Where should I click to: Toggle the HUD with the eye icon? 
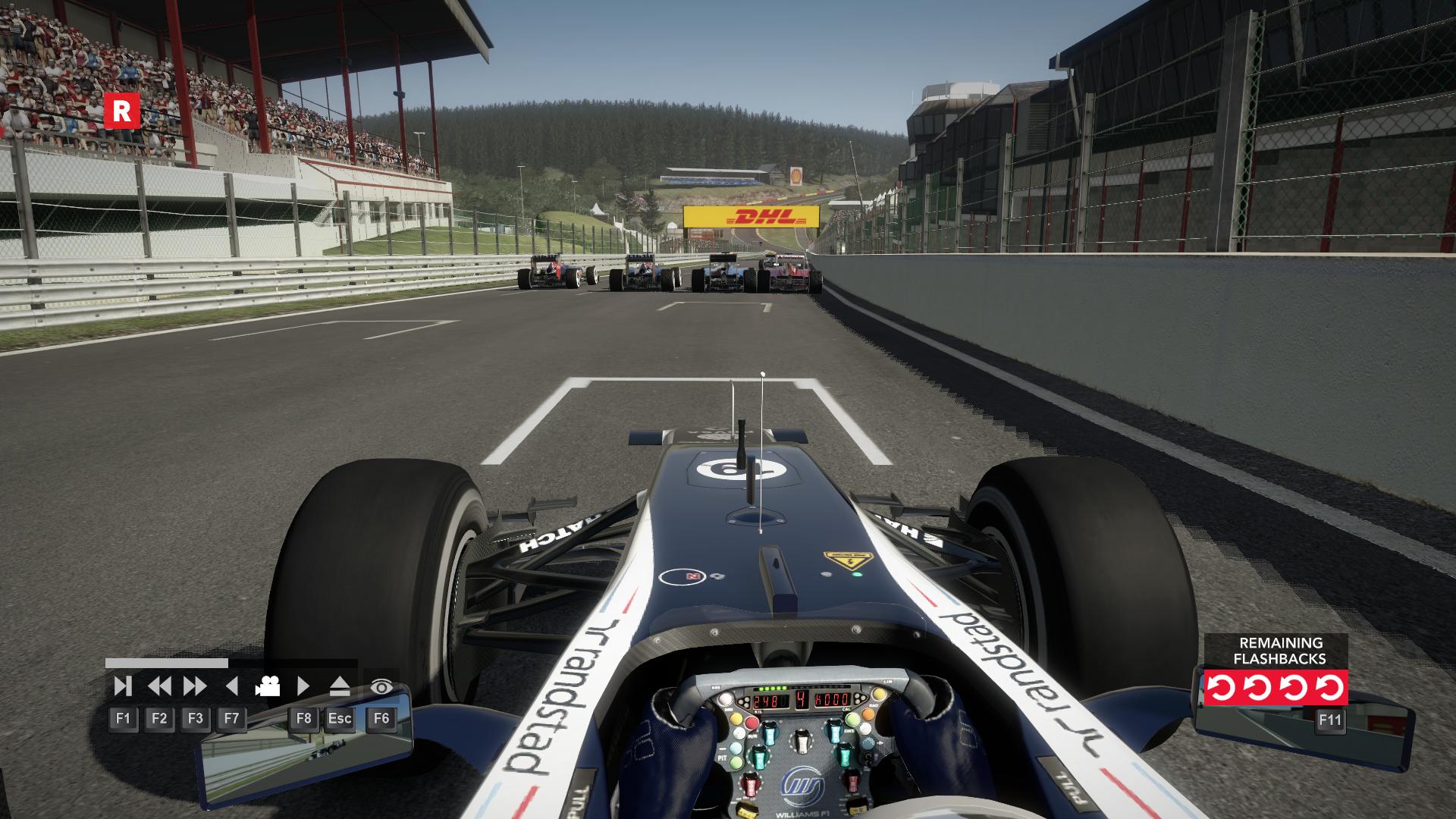(381, 687)
